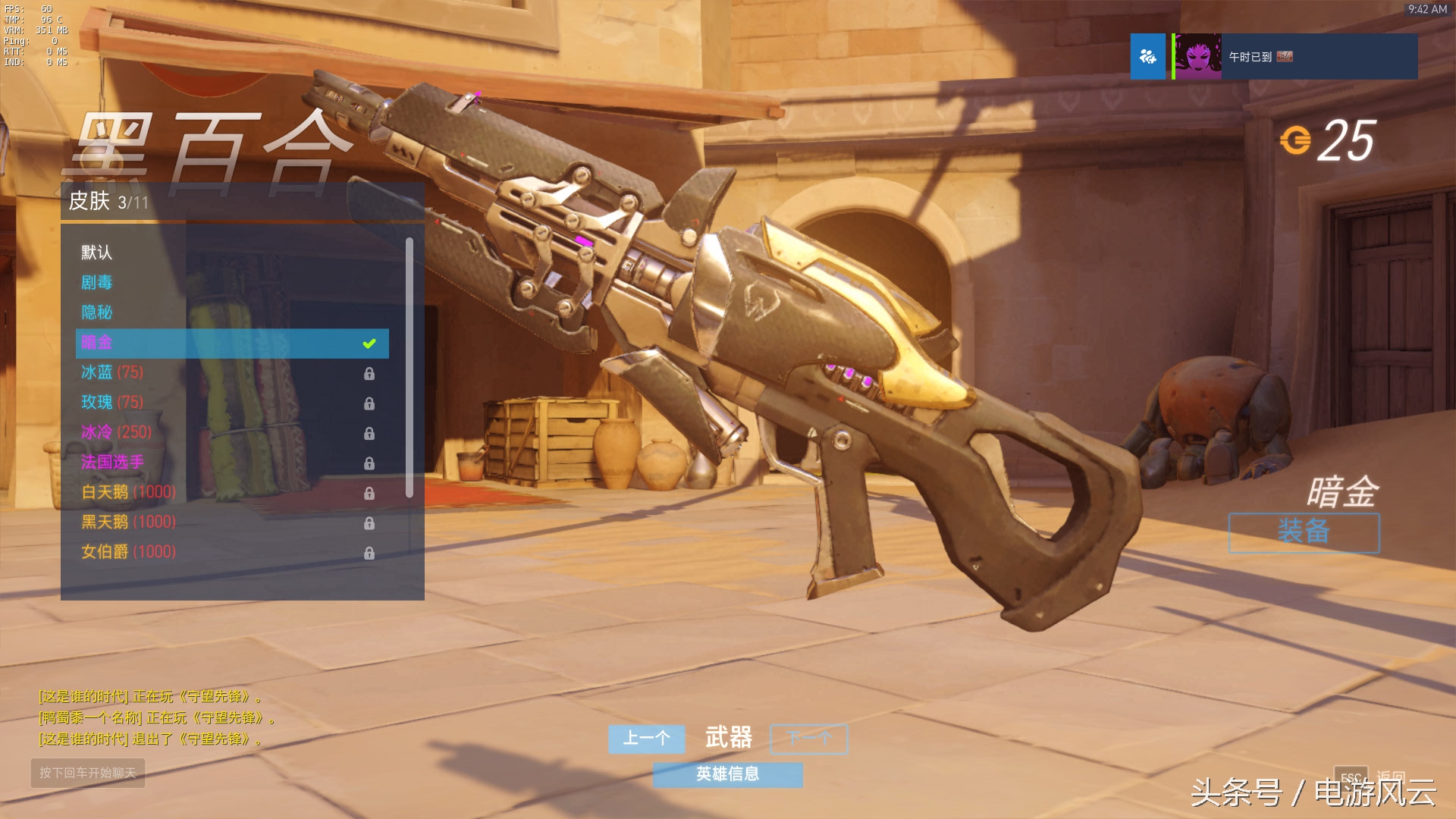This screenshot has height=819, width=1456.
Task: Pick the 隐秘 skin from list
Action: [x=97, y=312]
